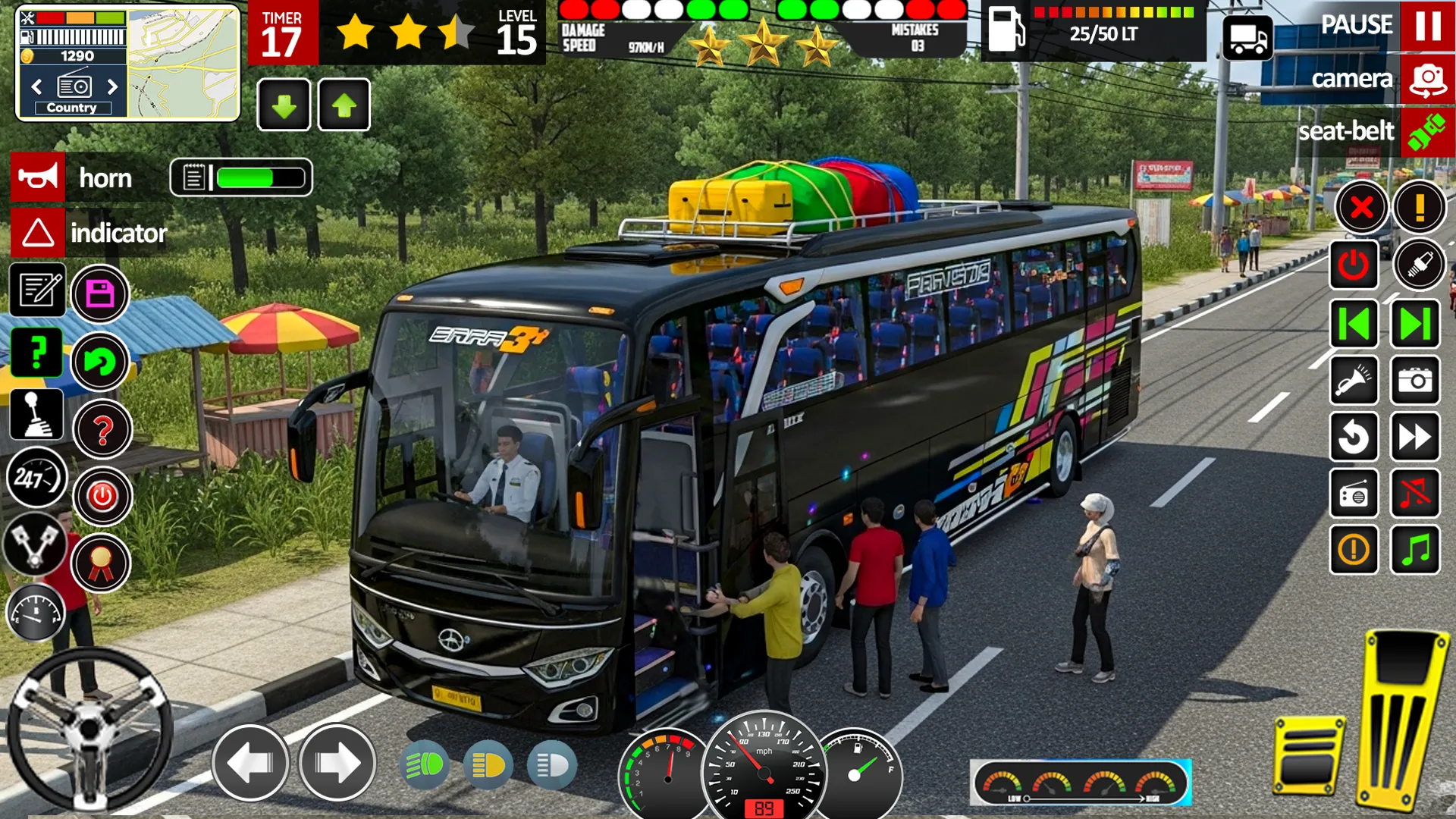
Task: Skip to next level with green arrow
Action: [x=1415, y=324]
